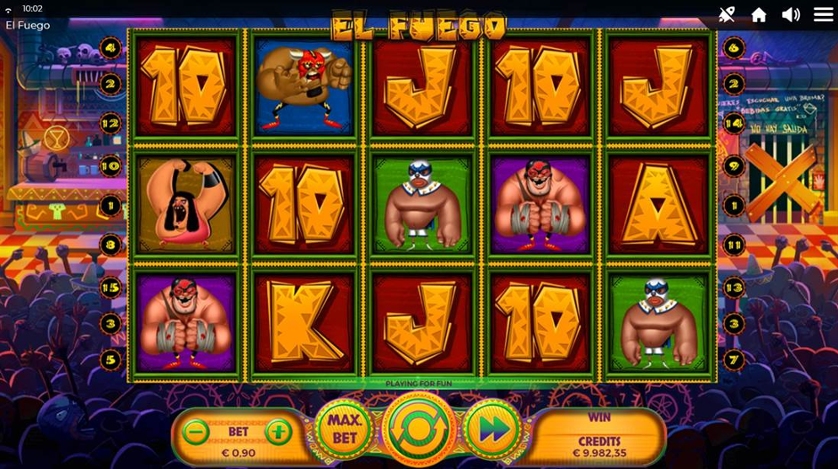Viewport: 838px width, 469px height.
Task: Select payline marker number 12
Action: pos(111,123)
